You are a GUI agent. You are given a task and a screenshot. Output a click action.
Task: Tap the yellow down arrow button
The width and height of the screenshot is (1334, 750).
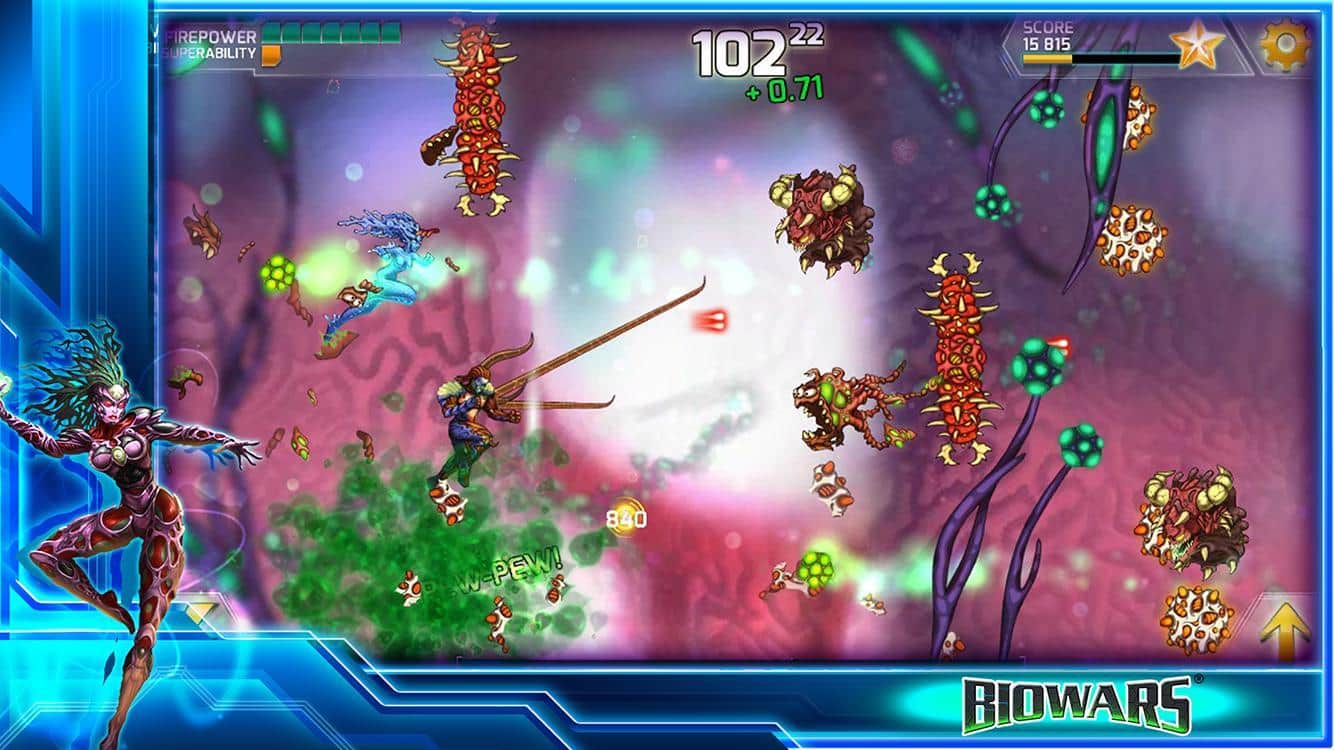(x=201, y=611)
